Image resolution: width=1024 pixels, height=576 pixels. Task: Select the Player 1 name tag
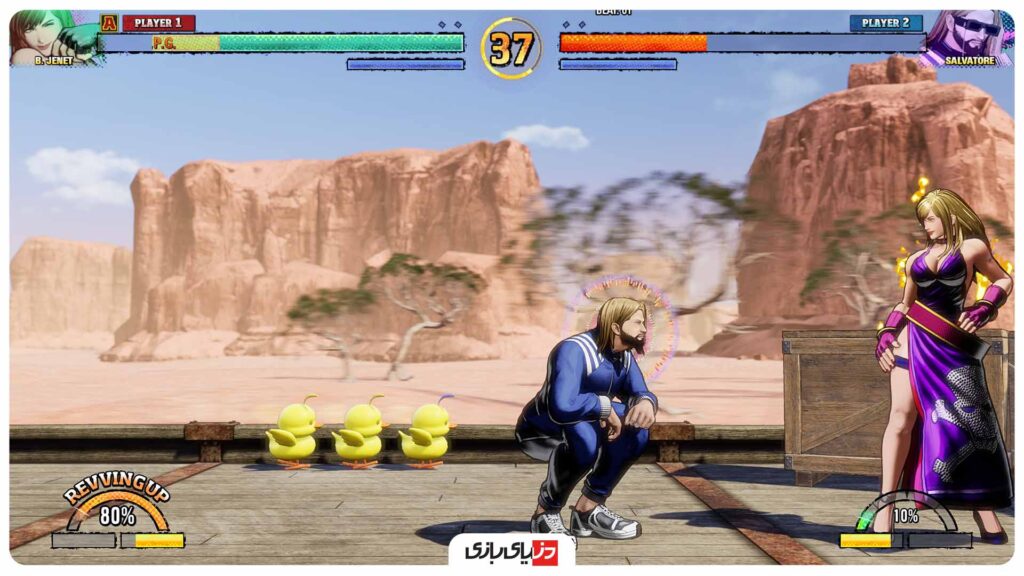(x=158, y=23)
